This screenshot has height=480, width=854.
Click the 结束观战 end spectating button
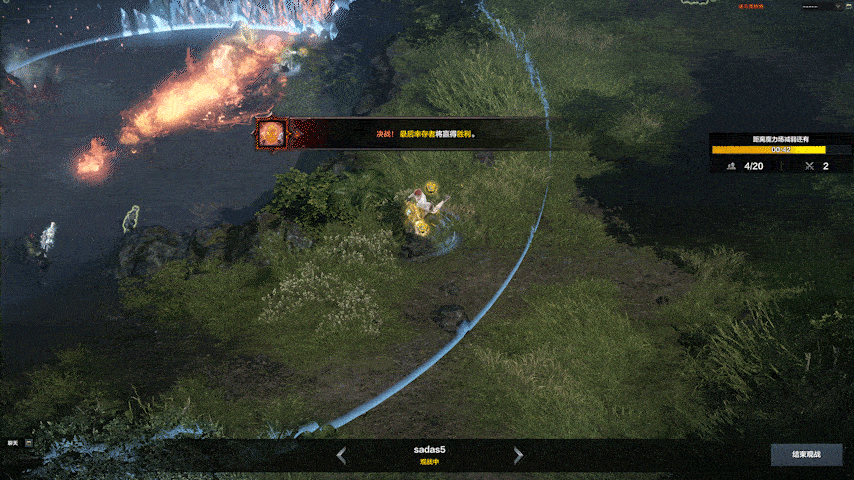(805, 455)
